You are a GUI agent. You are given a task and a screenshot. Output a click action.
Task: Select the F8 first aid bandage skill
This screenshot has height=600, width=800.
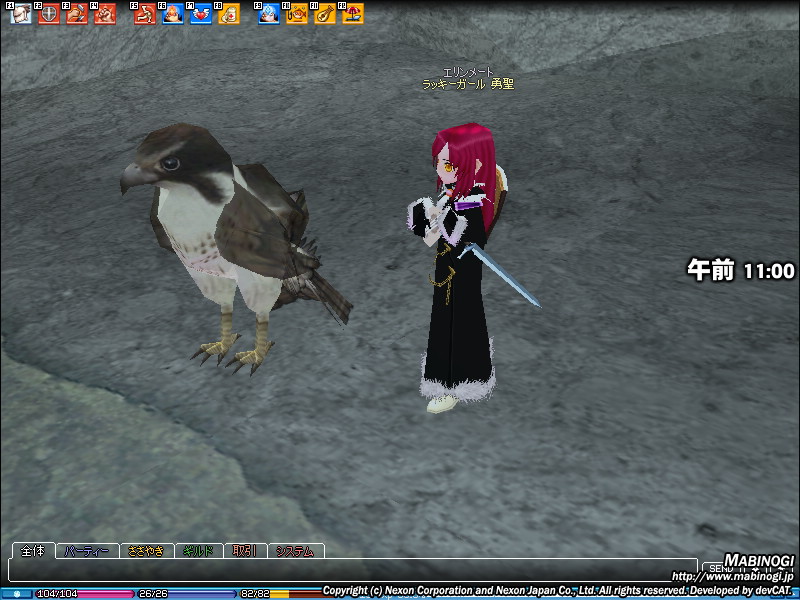pyautogui.click(x=228, y=14)
